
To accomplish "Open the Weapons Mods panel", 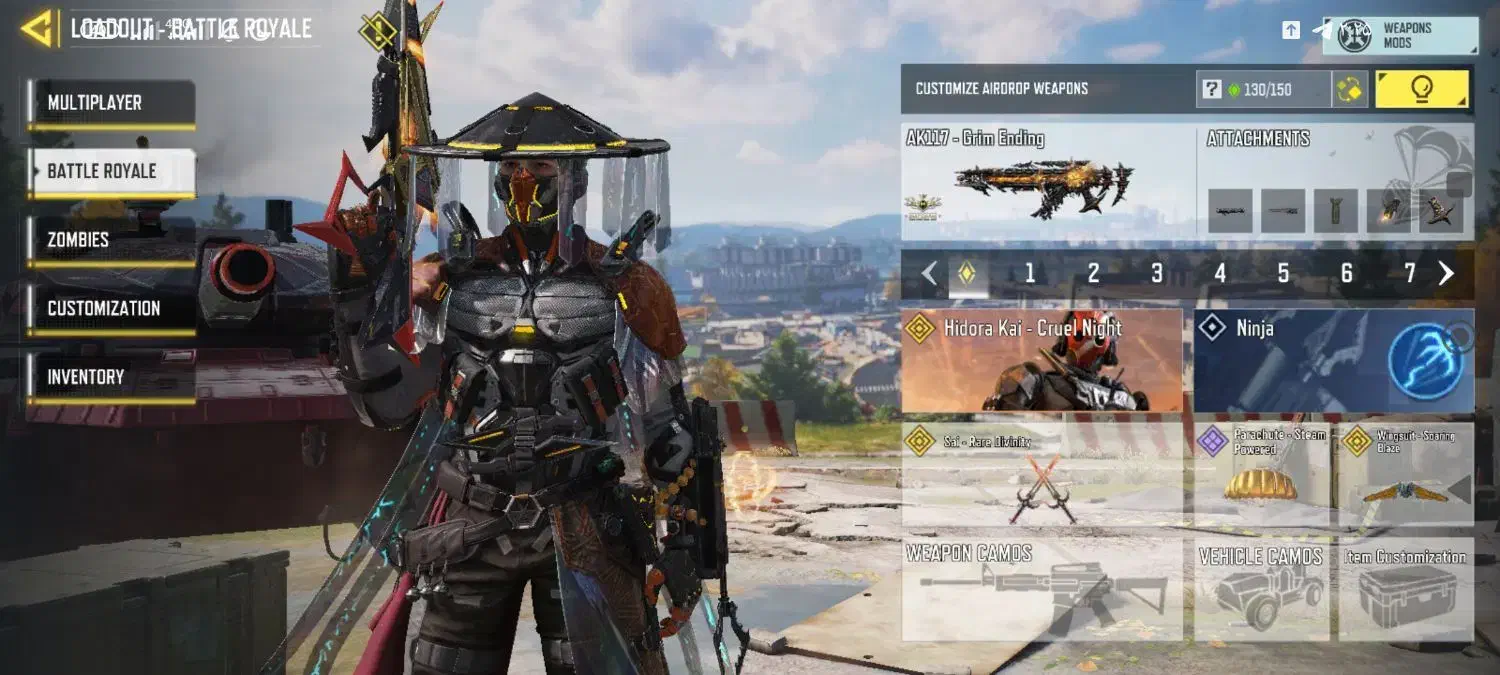I will tap(1400, 35).
